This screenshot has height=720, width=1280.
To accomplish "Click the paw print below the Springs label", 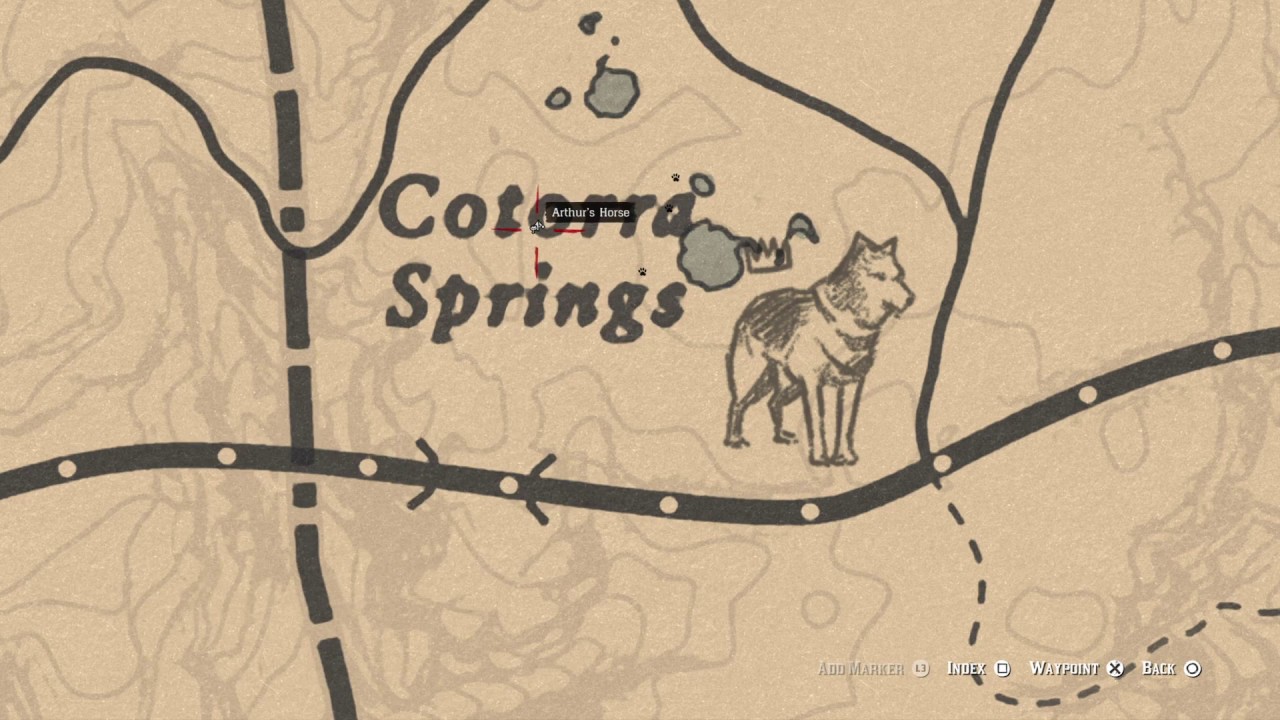I will (641, 270).
